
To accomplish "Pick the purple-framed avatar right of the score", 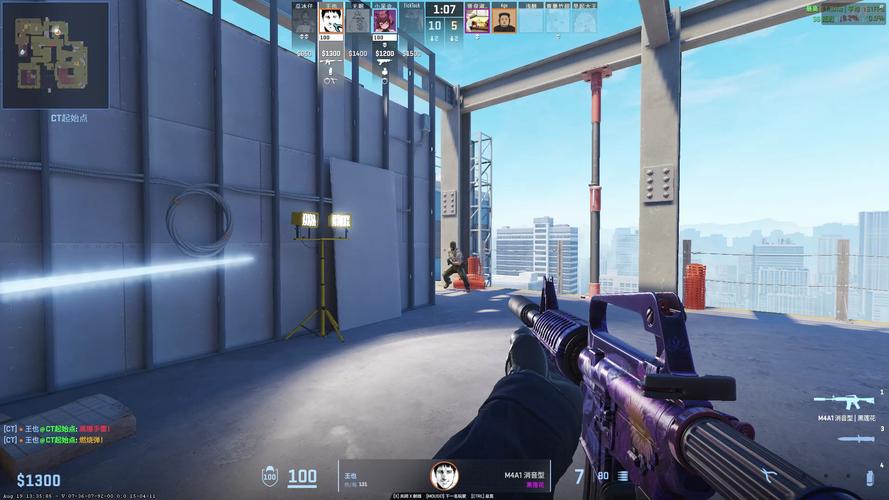I will click(x=477, y=21).
